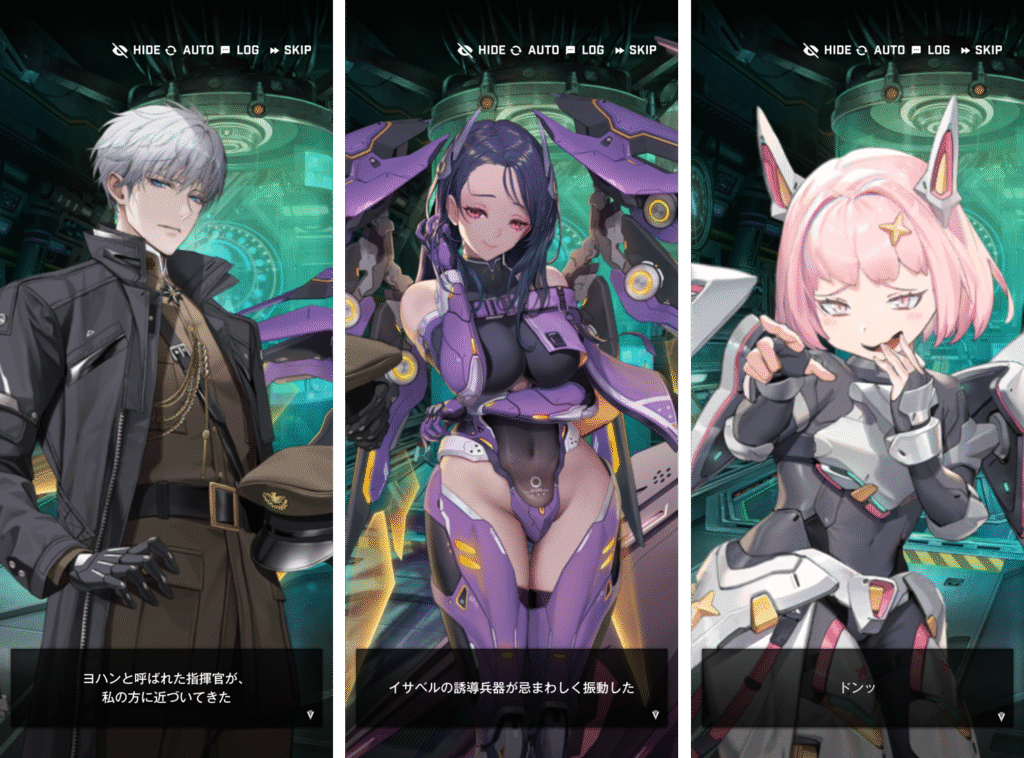This screenshot has width=1024, height=758.
Task: Continue the dialogue box mentioning イサベル
Action: [x=511, y=688]
